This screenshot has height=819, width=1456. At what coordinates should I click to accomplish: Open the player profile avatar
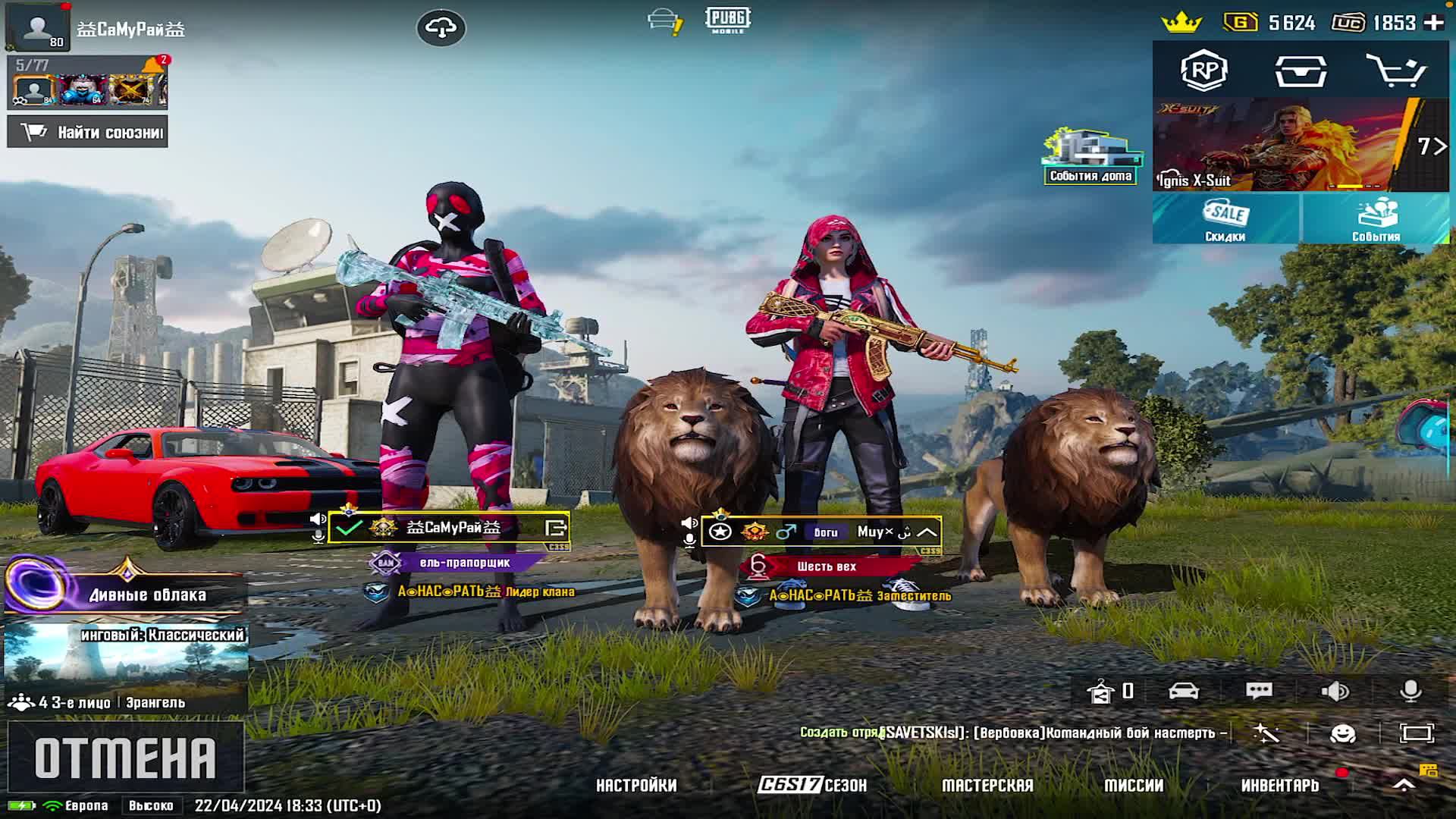coord(37,27)
